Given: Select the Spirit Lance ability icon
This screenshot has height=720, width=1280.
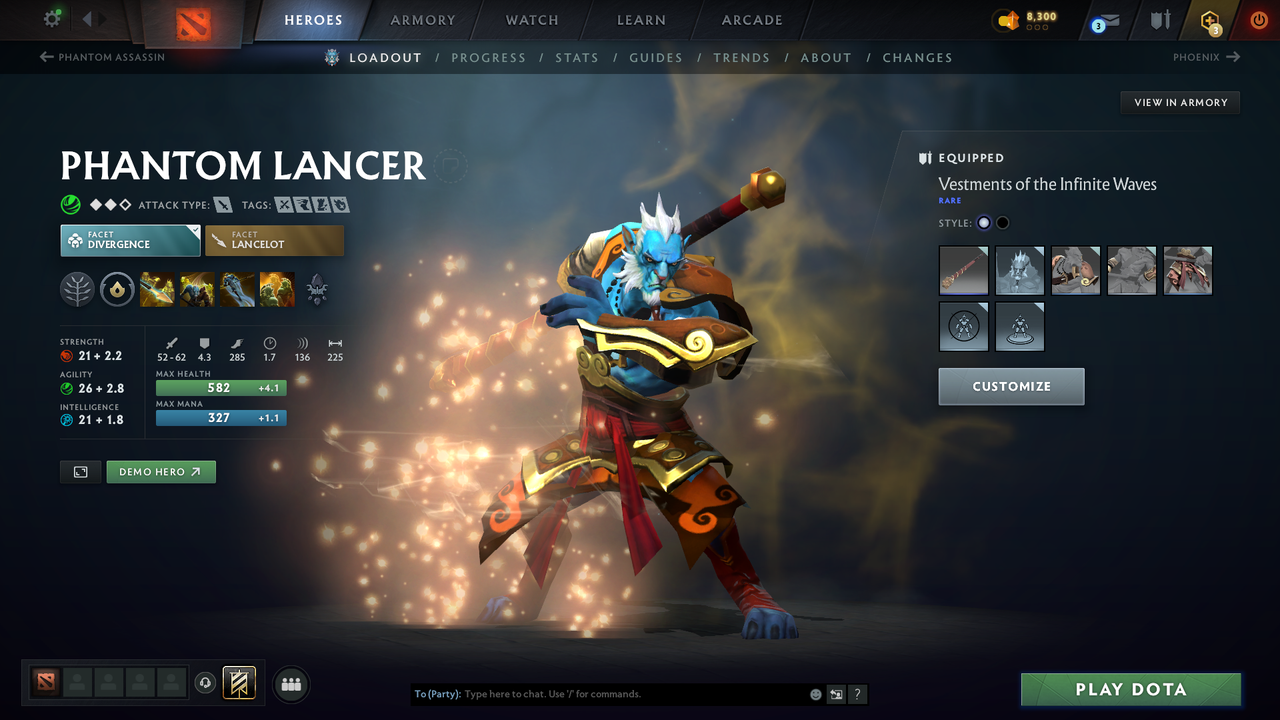Looking at the screenshot, I should pos(157,289).
